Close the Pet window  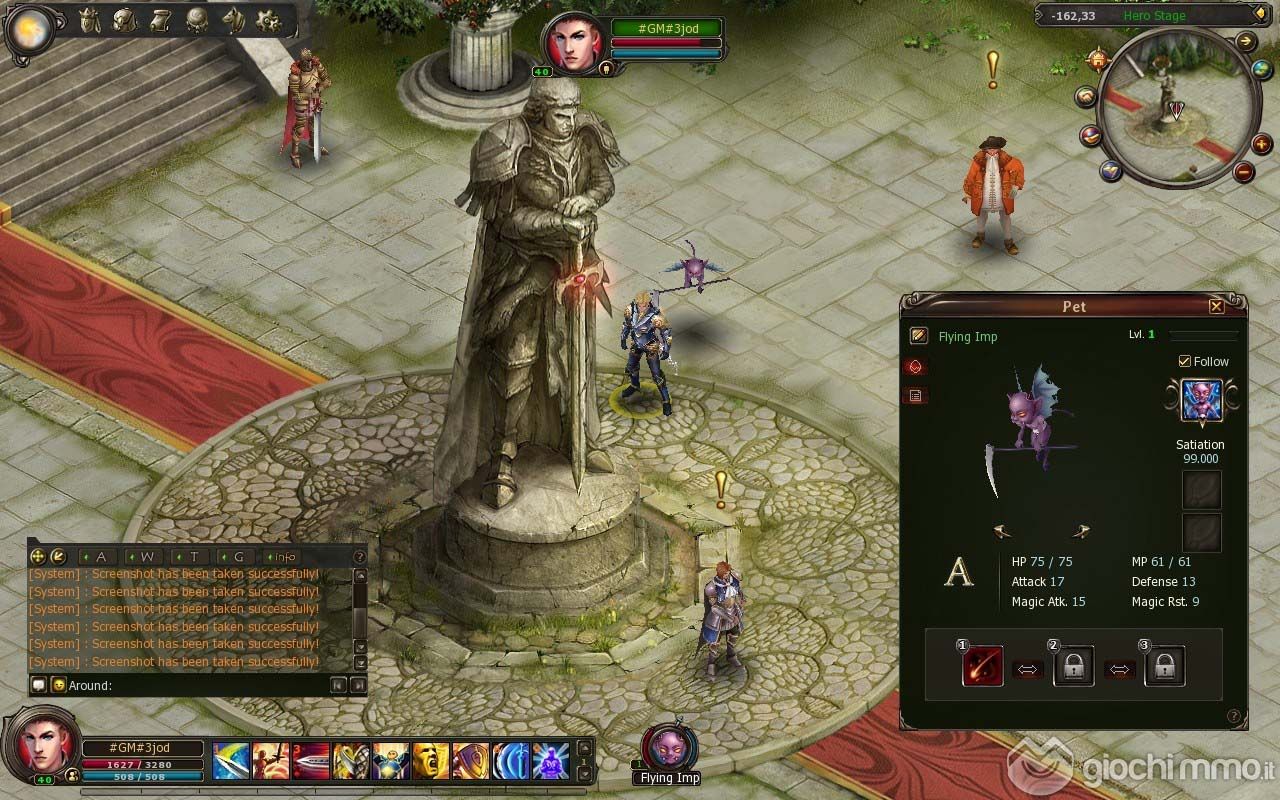click(1216, 306)
